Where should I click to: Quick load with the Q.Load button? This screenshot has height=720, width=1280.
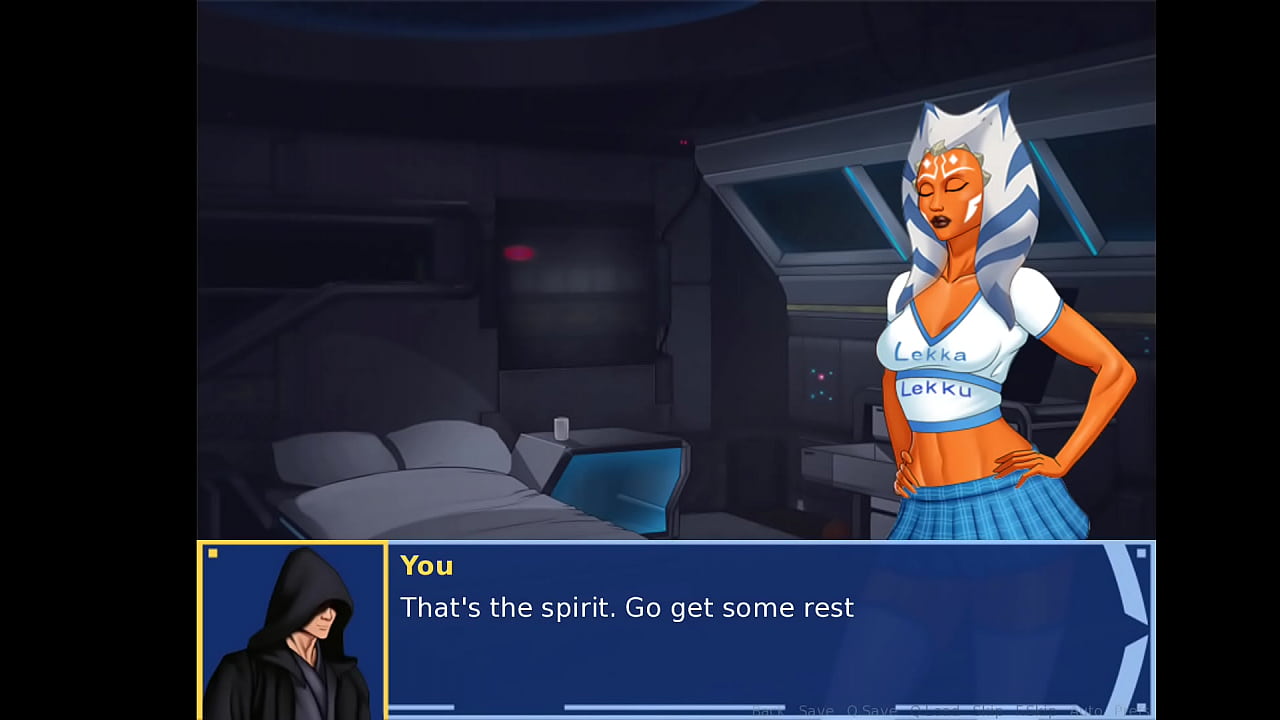click(x=933, y=711)
